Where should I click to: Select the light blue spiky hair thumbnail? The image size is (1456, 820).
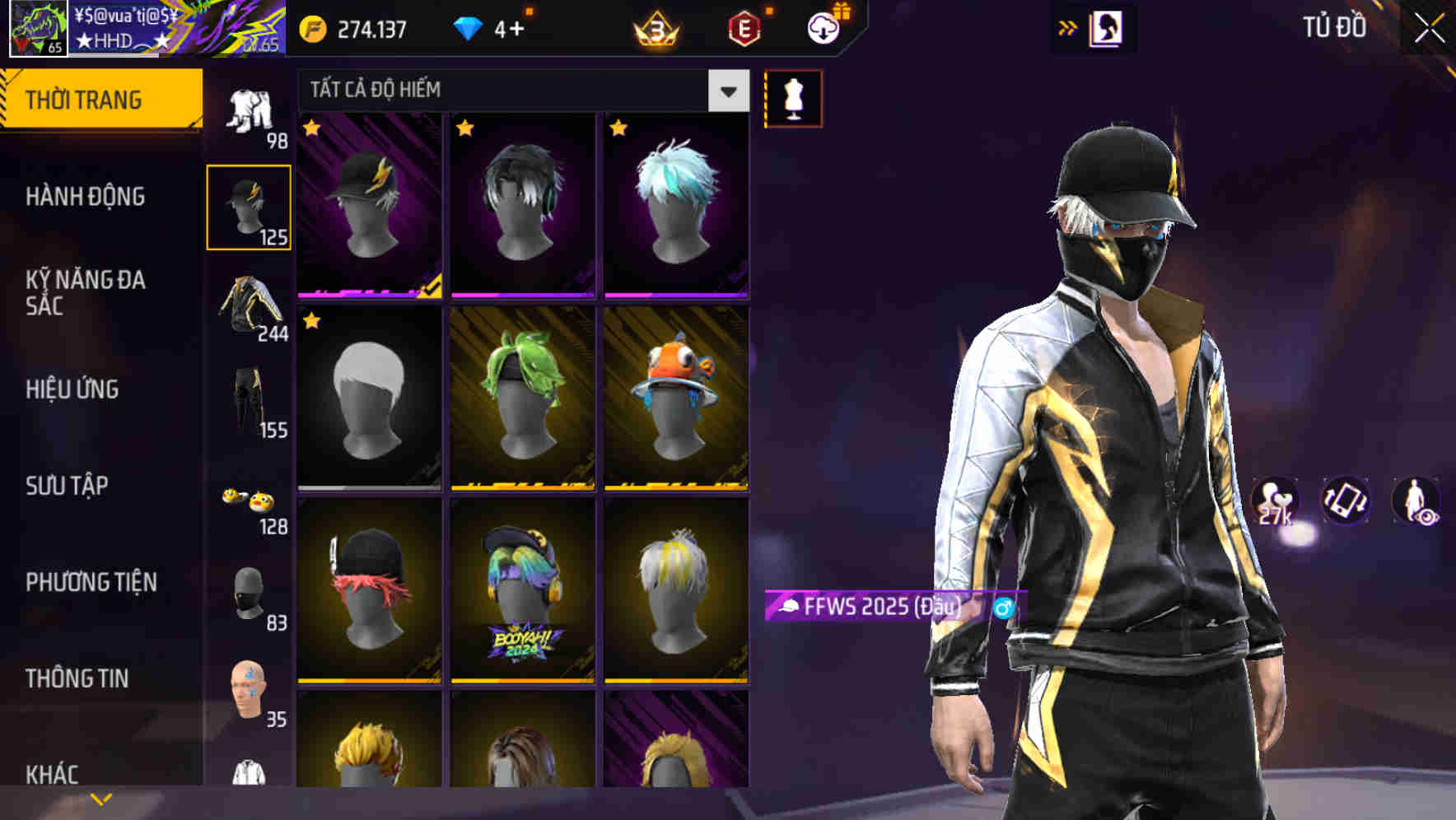click(677, 206)
